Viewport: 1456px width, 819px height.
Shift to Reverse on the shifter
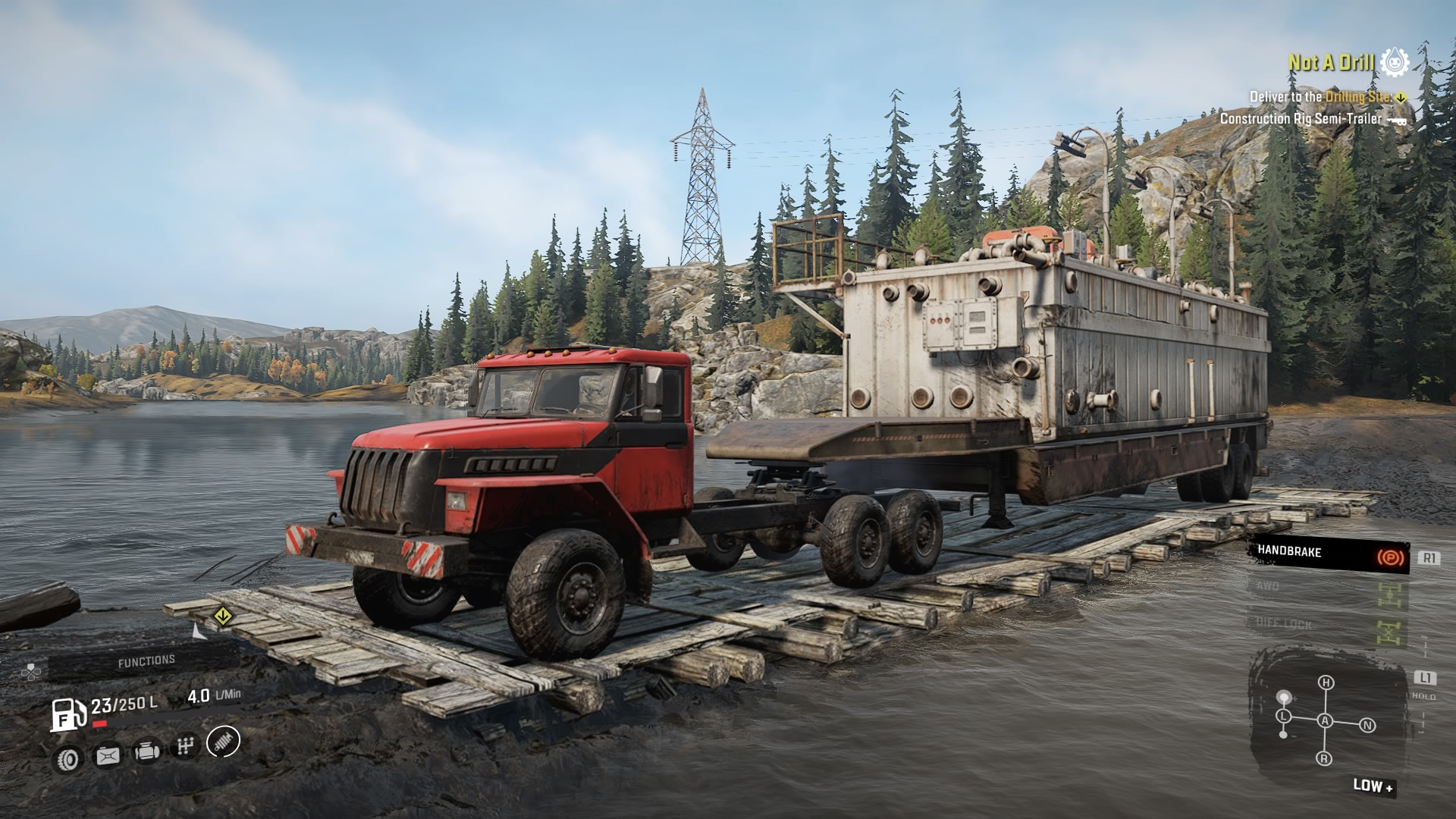click(x=1324, y=758)
